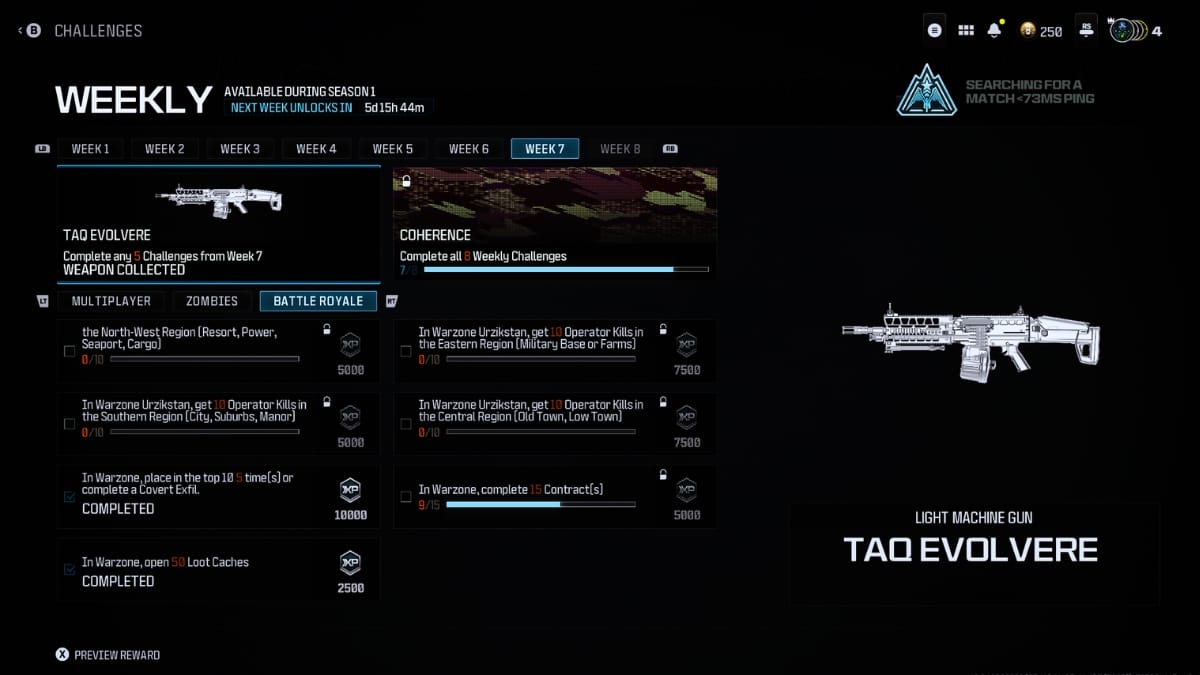Switch to the Week 1 tab
The width and height of the screenshot is (1200, 675).
point(90,149)
